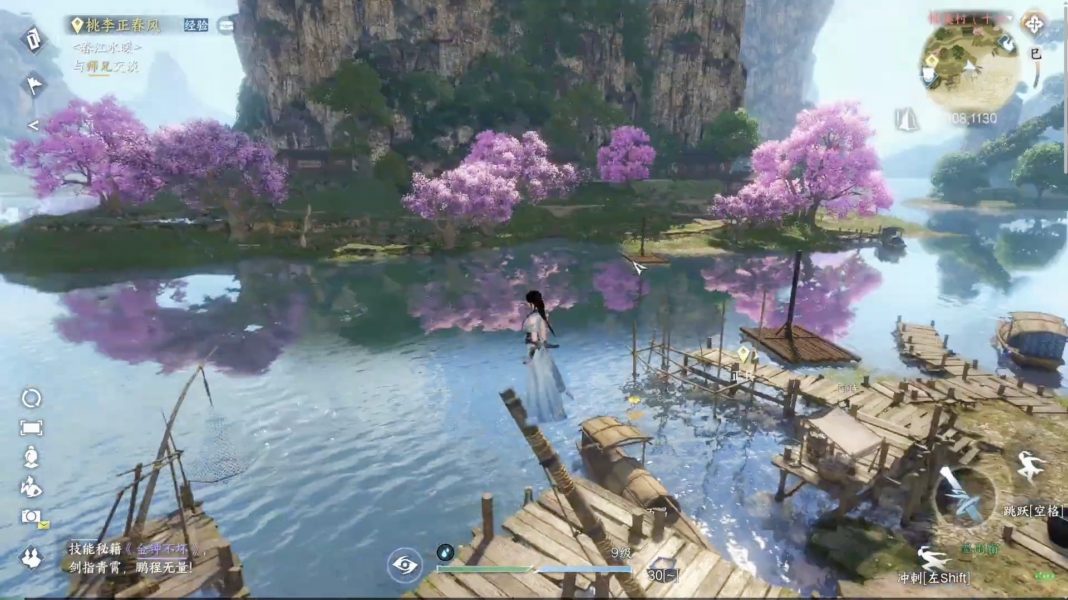Open the scroll-shaped diamond icon

(x=33, y=40)
